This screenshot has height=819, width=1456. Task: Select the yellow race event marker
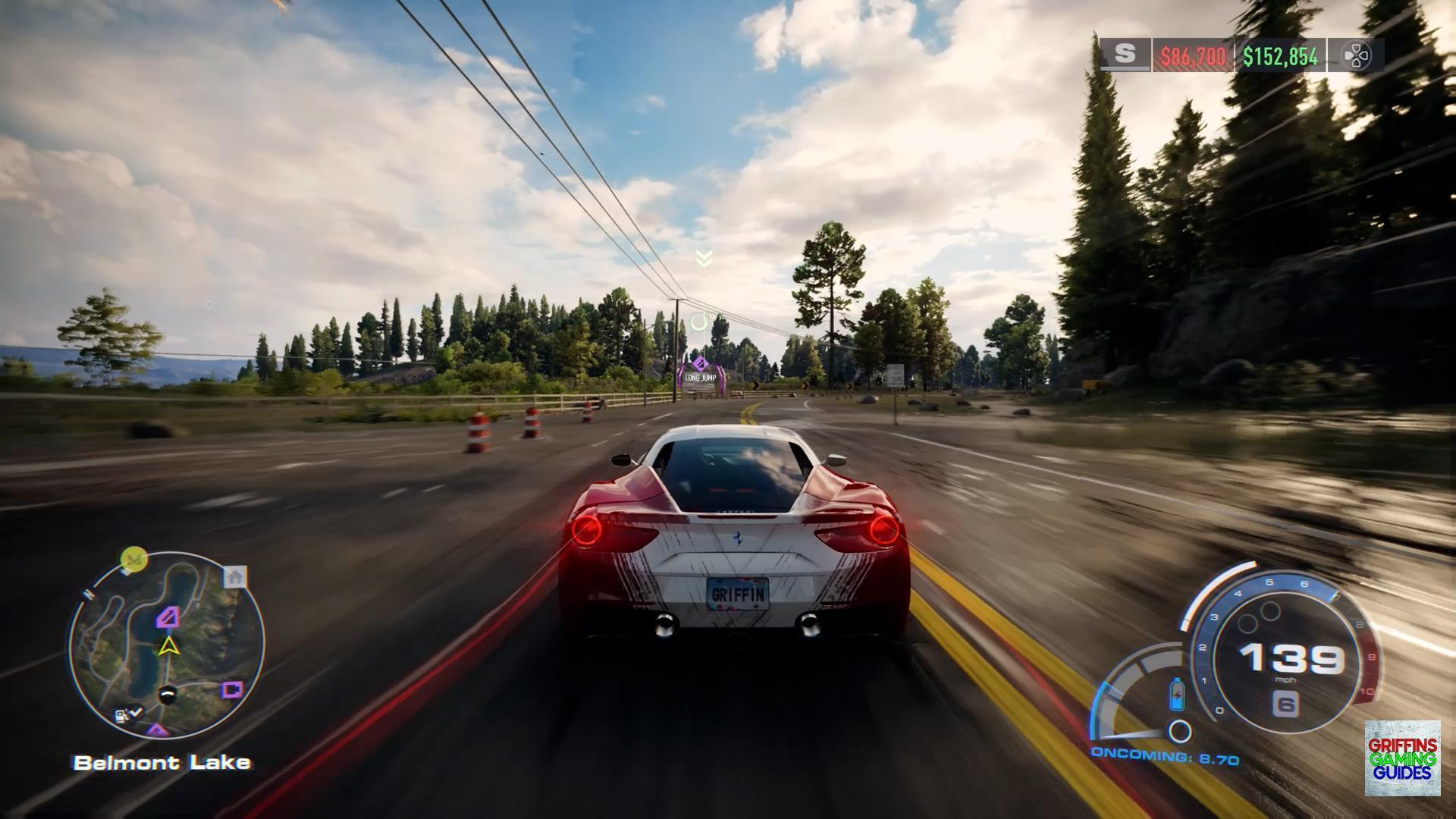tap(134, 560)
